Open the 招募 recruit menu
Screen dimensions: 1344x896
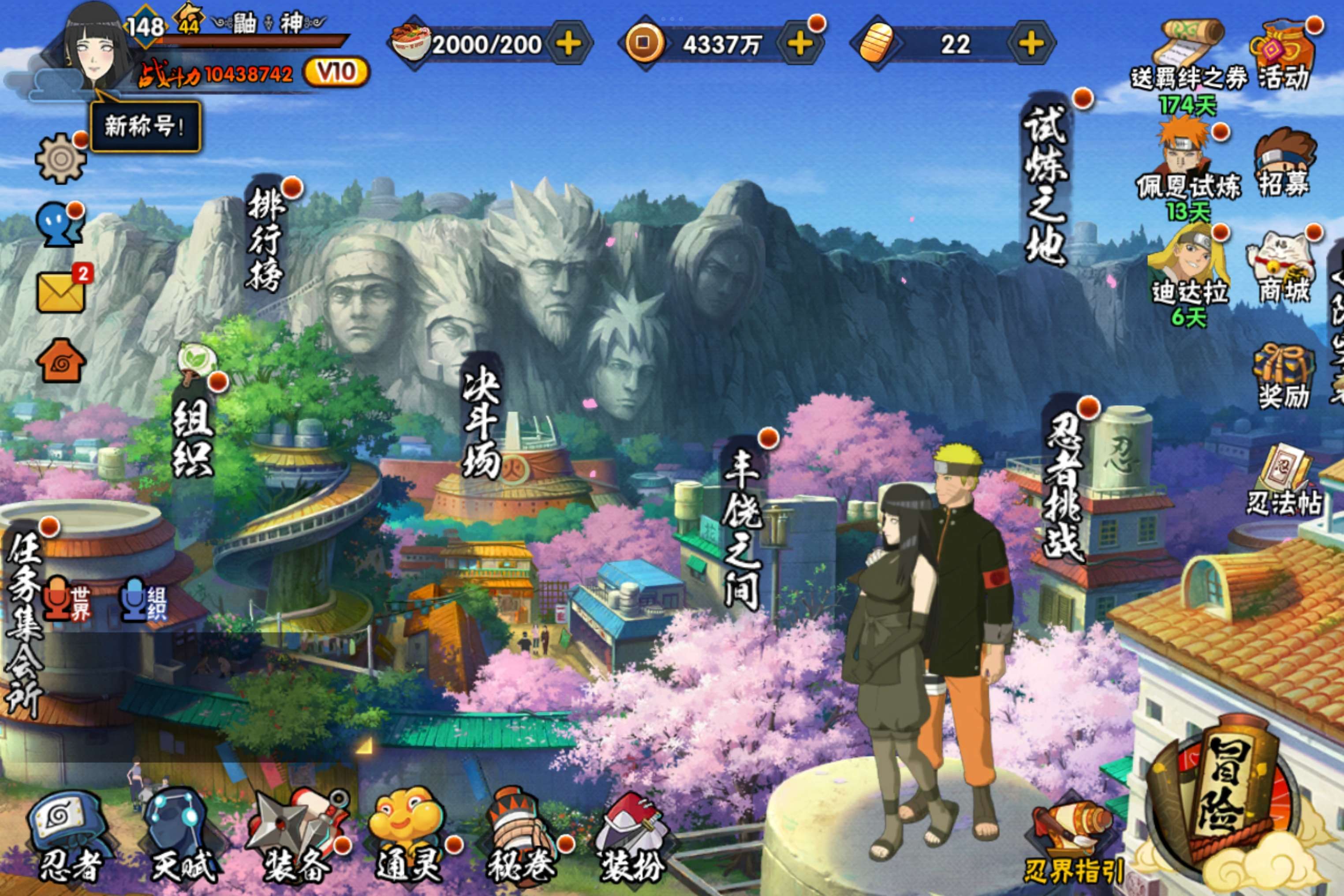(1284, 163)
